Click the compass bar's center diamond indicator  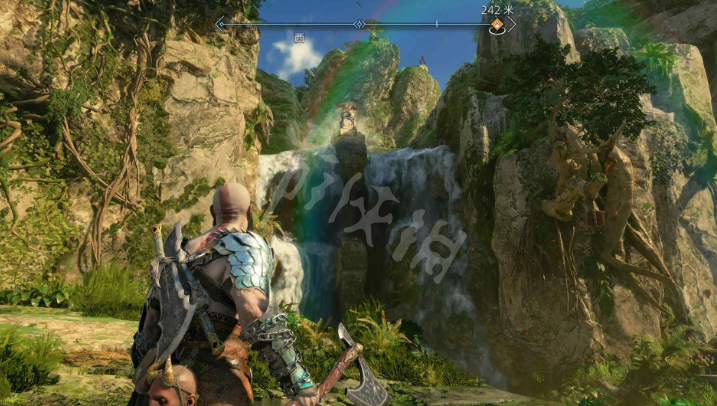click(x=359, y=23)
